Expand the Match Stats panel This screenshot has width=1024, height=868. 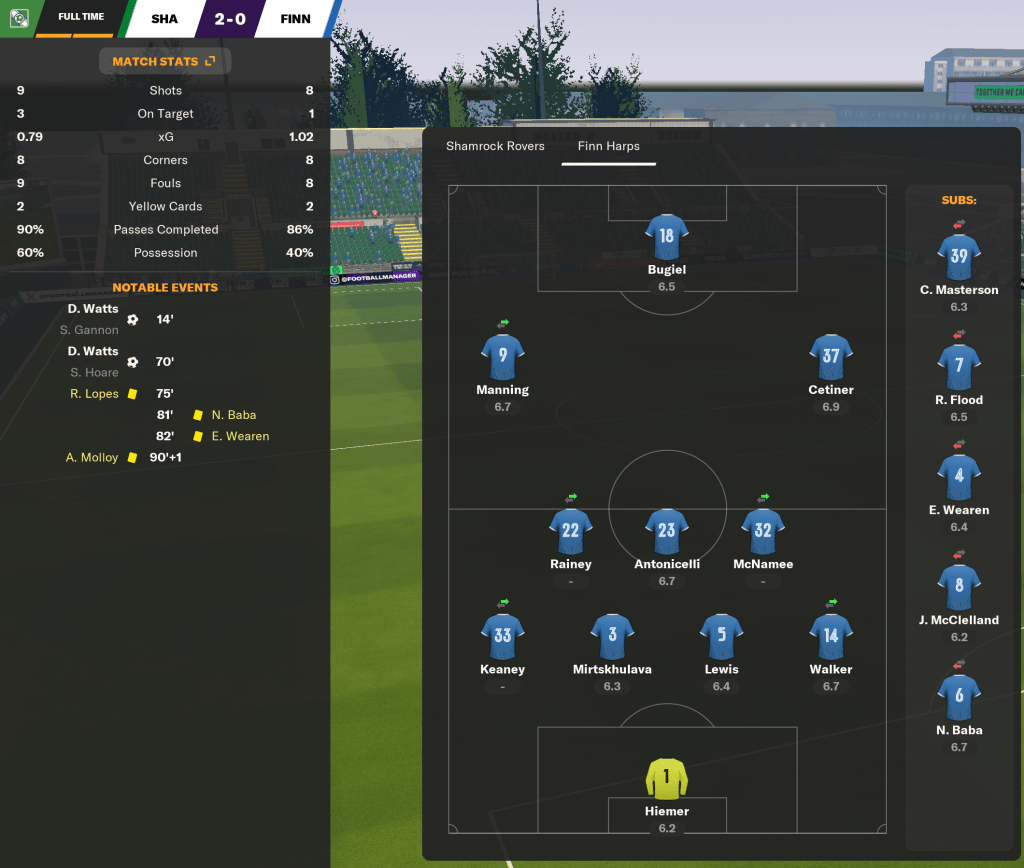point(164,61)
